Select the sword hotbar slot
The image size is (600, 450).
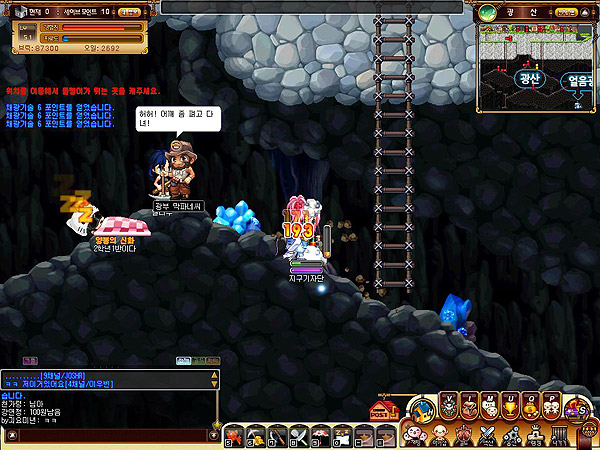[277, 436]
